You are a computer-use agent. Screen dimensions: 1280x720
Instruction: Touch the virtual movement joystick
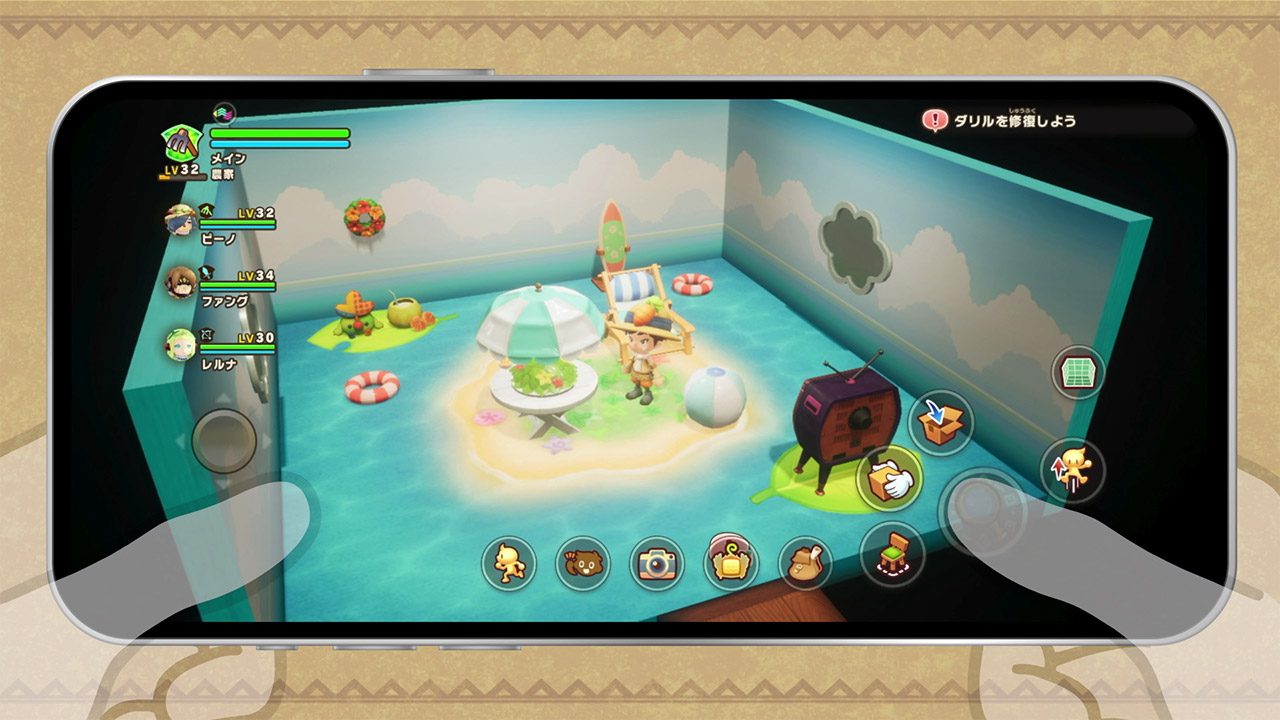[224, 440]
